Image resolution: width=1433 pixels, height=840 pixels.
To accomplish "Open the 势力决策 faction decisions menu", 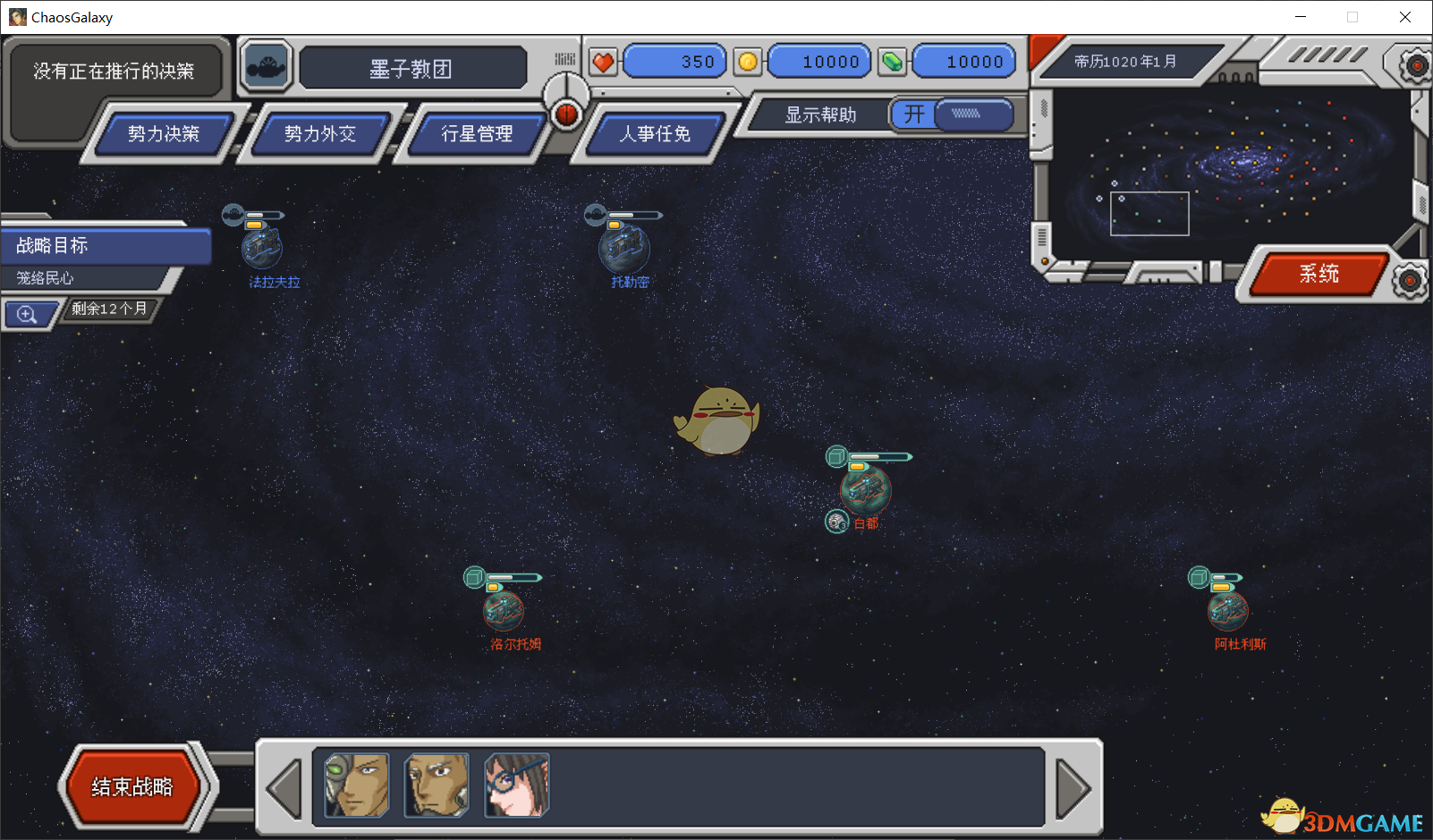I will [x=163, y=134].
